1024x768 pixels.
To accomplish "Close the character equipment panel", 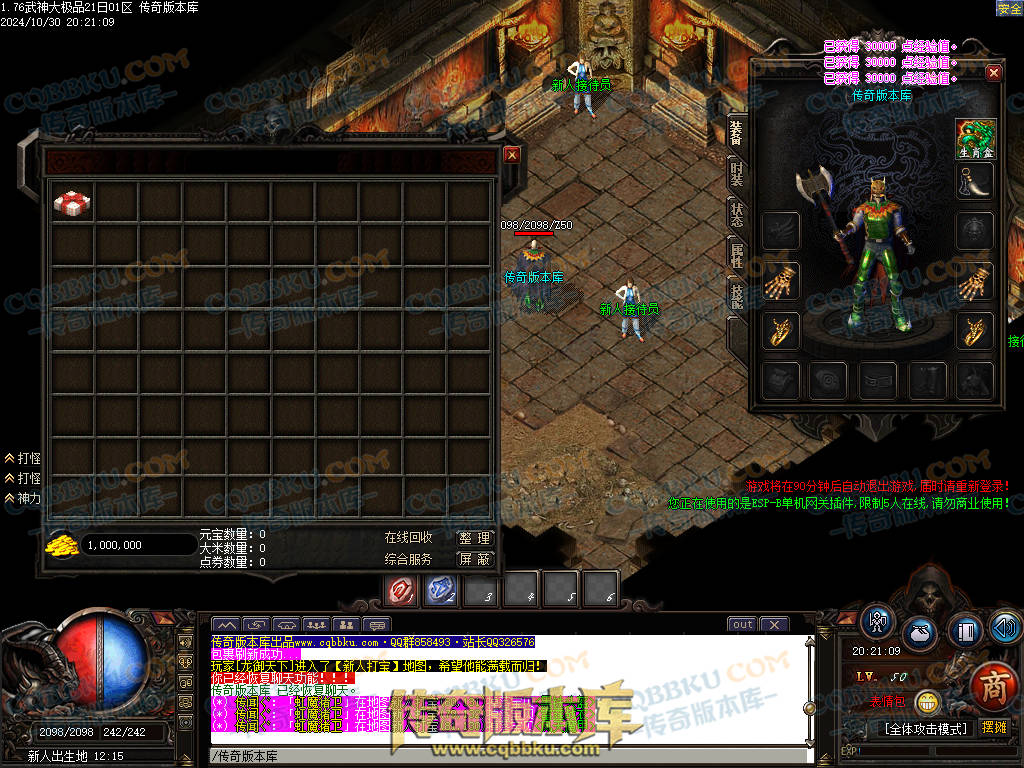I will (993, 73).
